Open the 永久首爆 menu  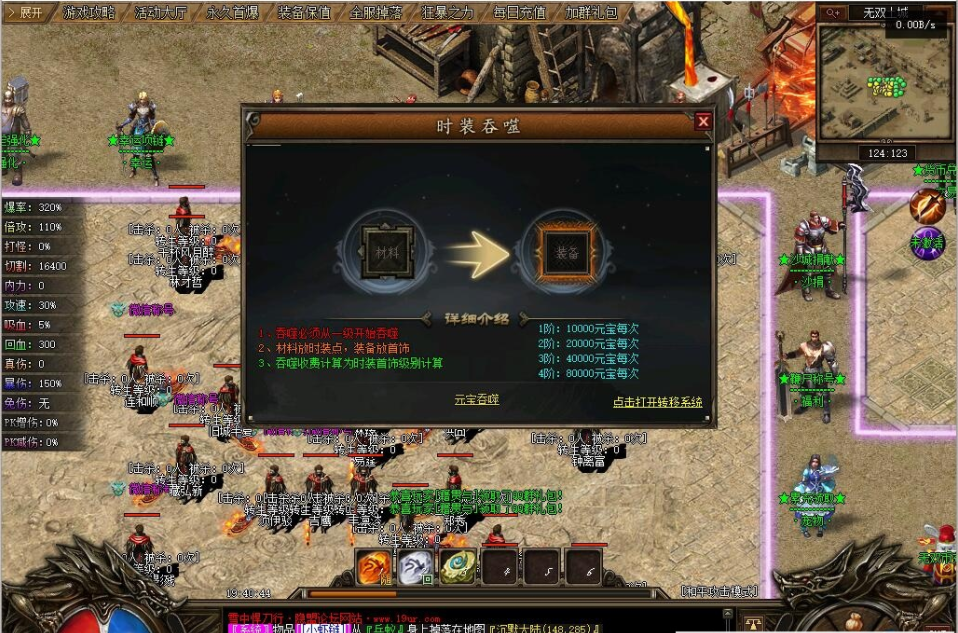(233, 12)
